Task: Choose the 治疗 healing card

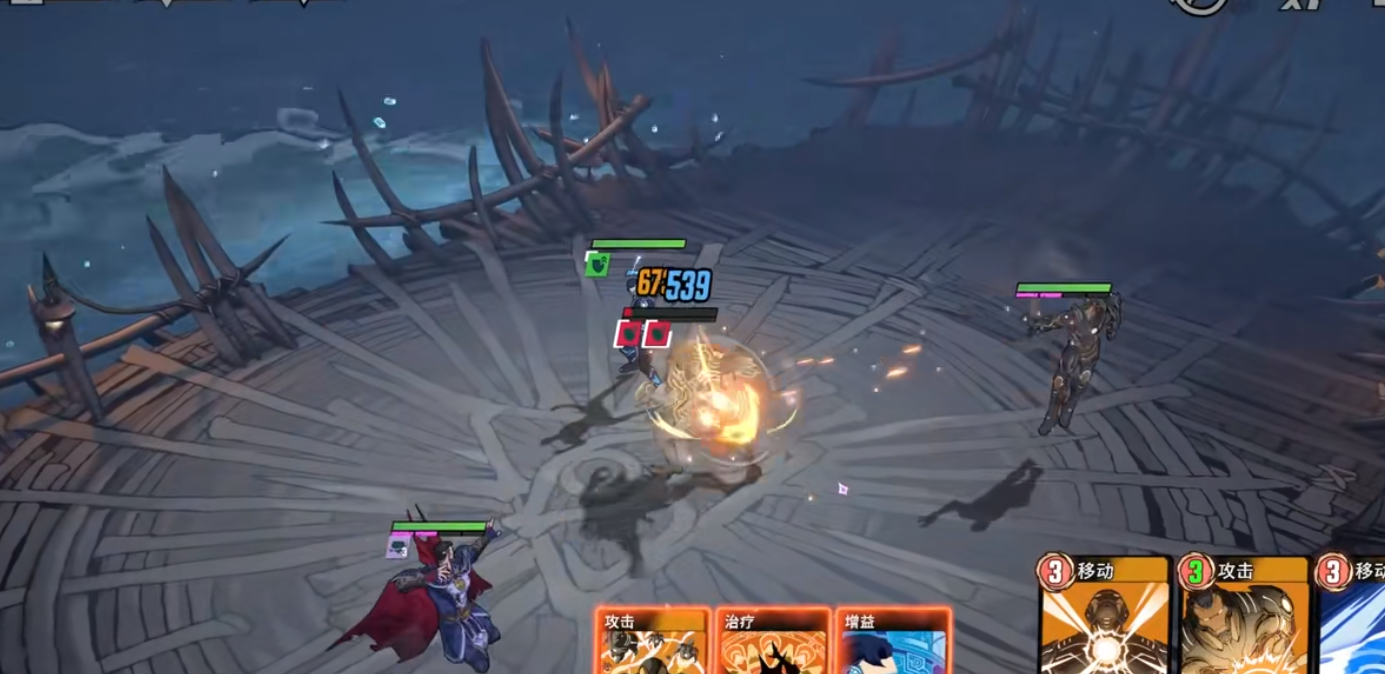Action: tap(772, 643)
